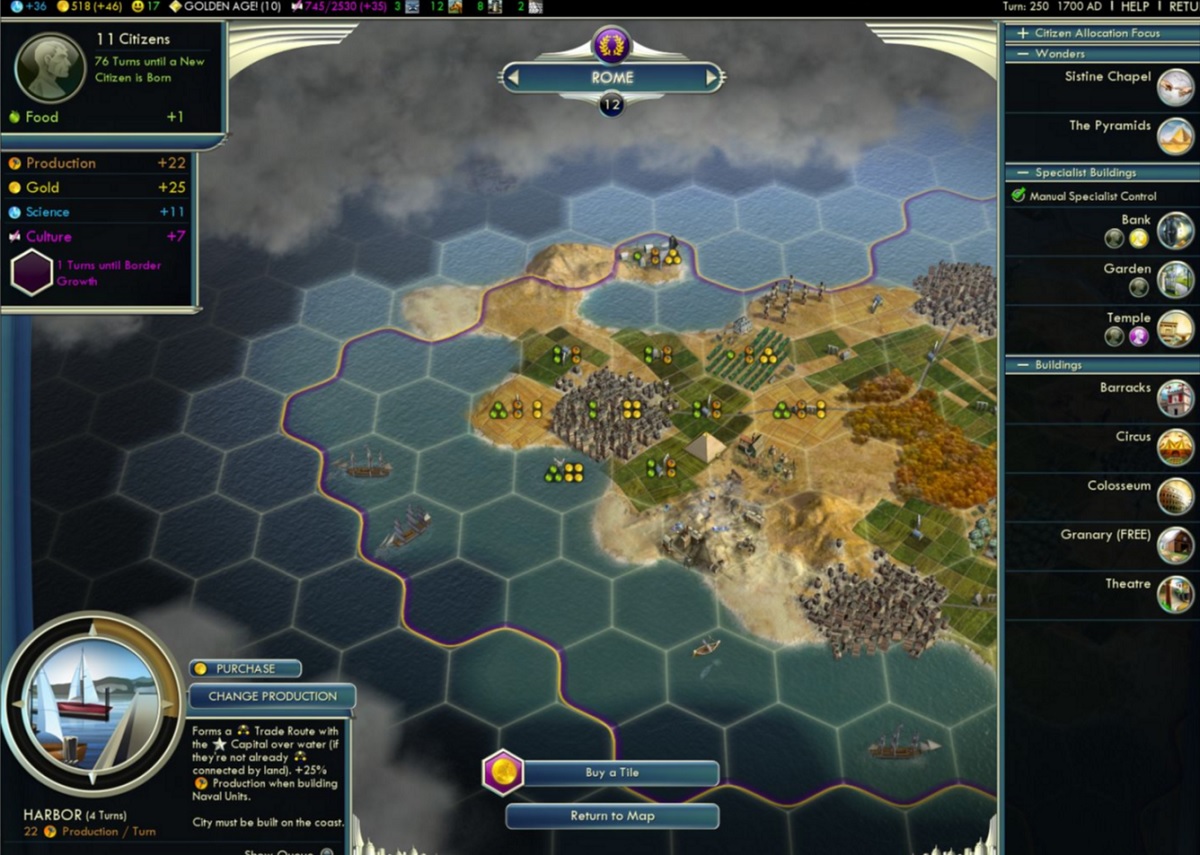Go to next city with right arrow
The width and height of the screenshot is (1200, 855).
(x=712, y=77)
